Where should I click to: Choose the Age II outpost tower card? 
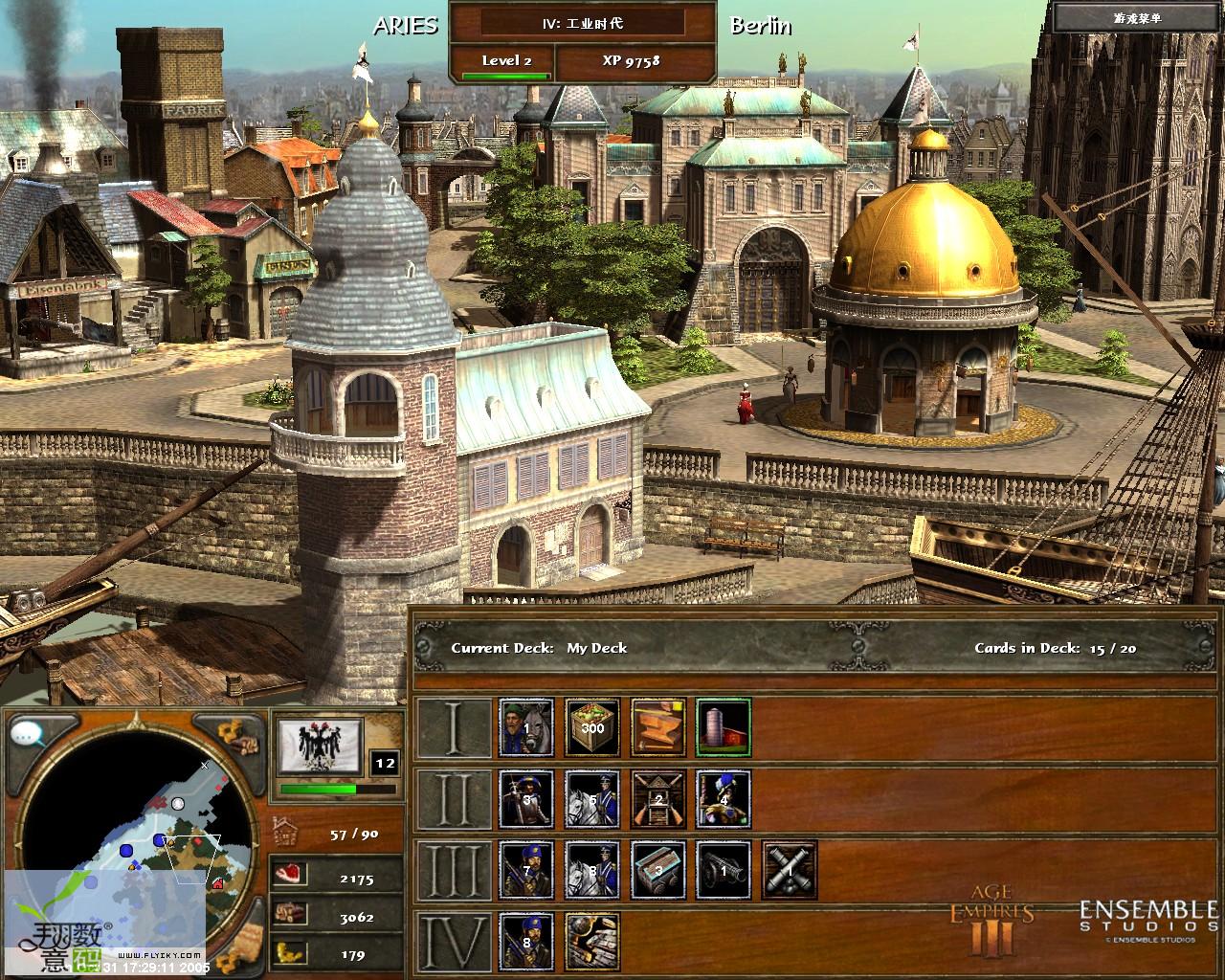(x=657, y=798)
